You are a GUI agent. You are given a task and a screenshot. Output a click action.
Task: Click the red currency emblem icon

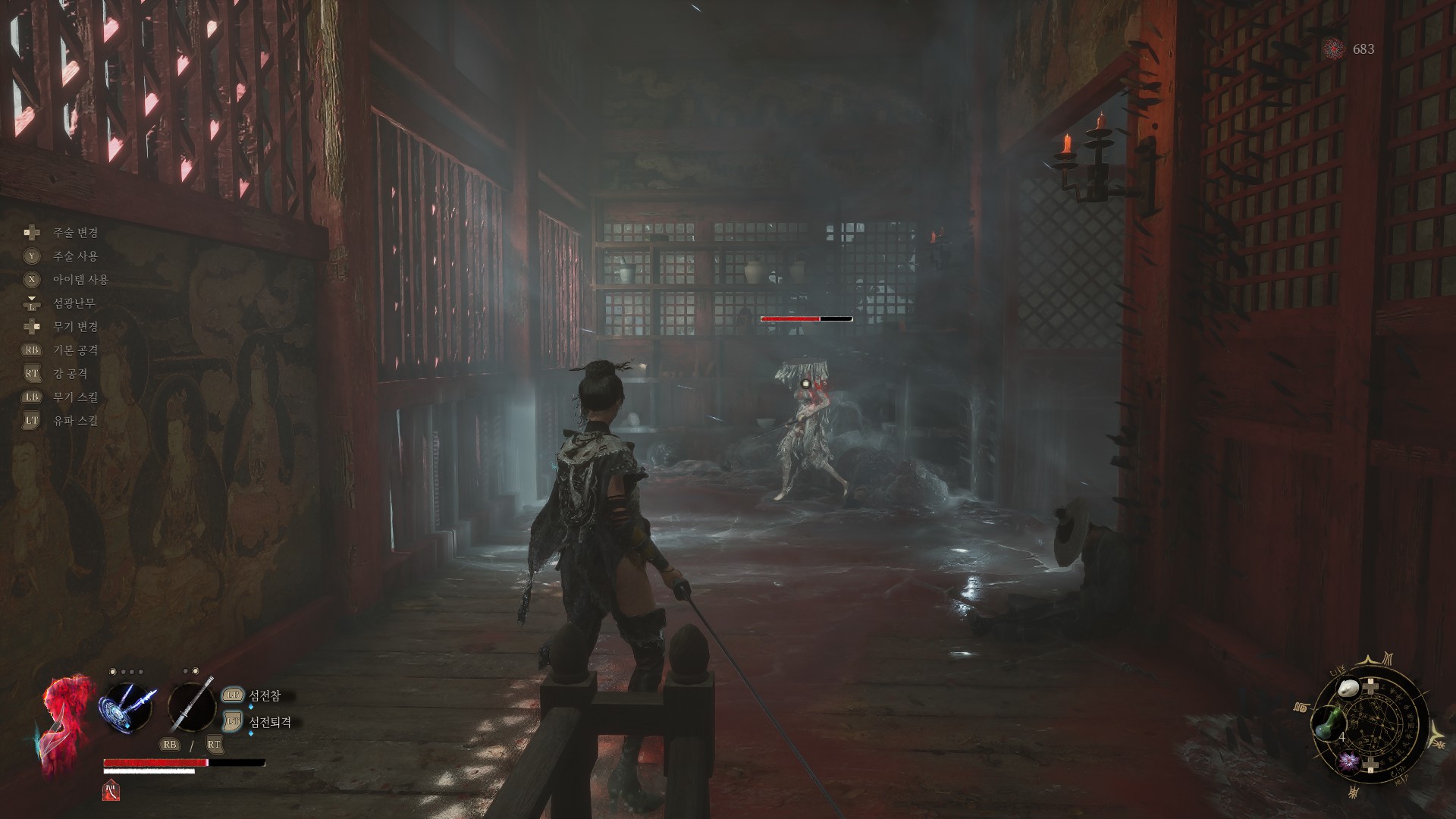pyautogui.click(x=1334, y=49)
